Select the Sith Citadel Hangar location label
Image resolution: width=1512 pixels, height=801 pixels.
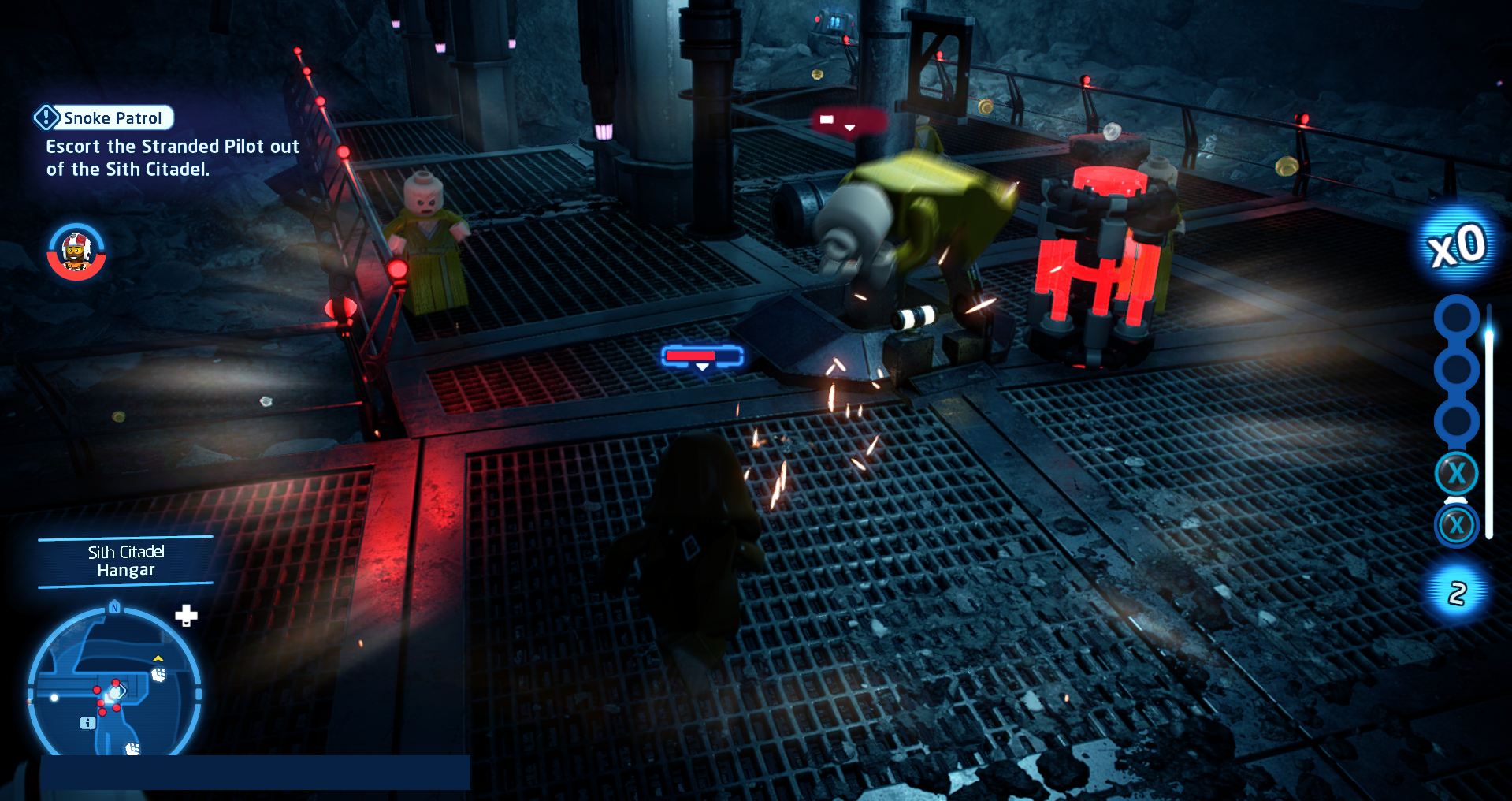(126, 561)
